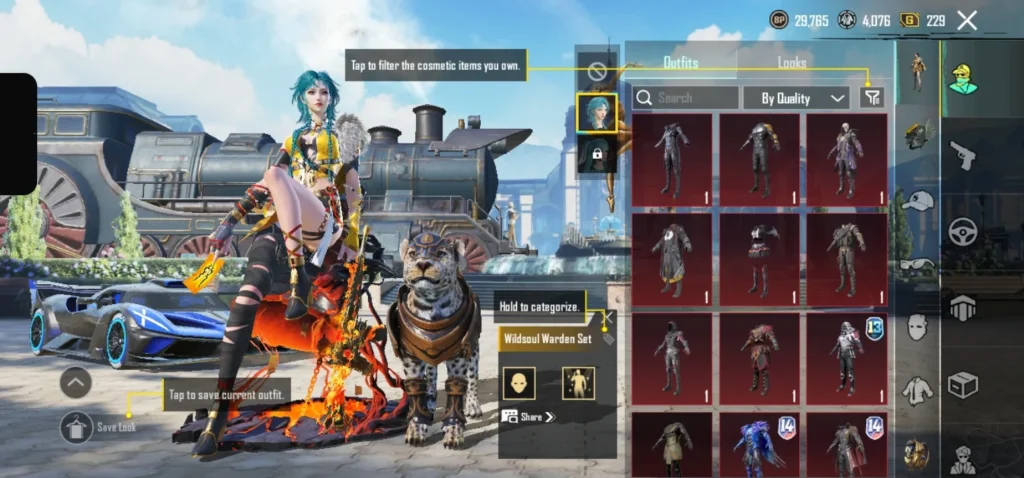The width and height of the screenshot is (1024, 478).
Task: Select the outfit tile with 13 badge
Action: tap(846, 355)
